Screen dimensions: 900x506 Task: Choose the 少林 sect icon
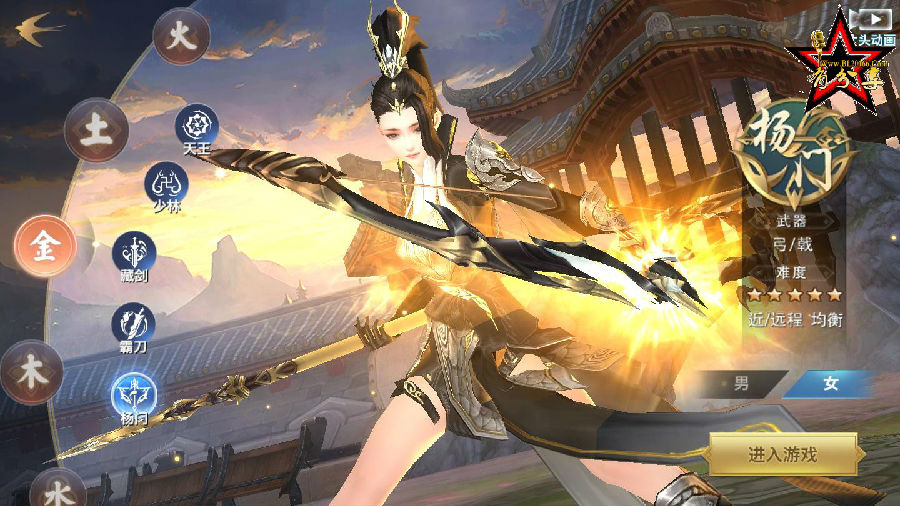(x=166, y=185)
